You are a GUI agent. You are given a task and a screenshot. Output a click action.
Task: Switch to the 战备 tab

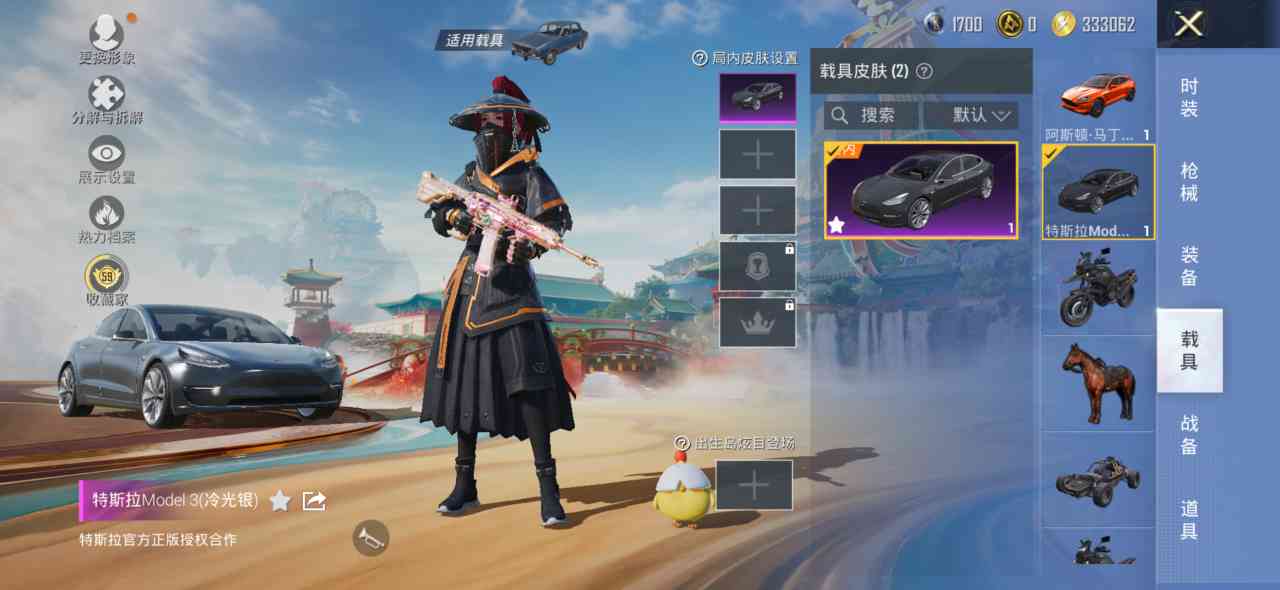(1189, 434)
